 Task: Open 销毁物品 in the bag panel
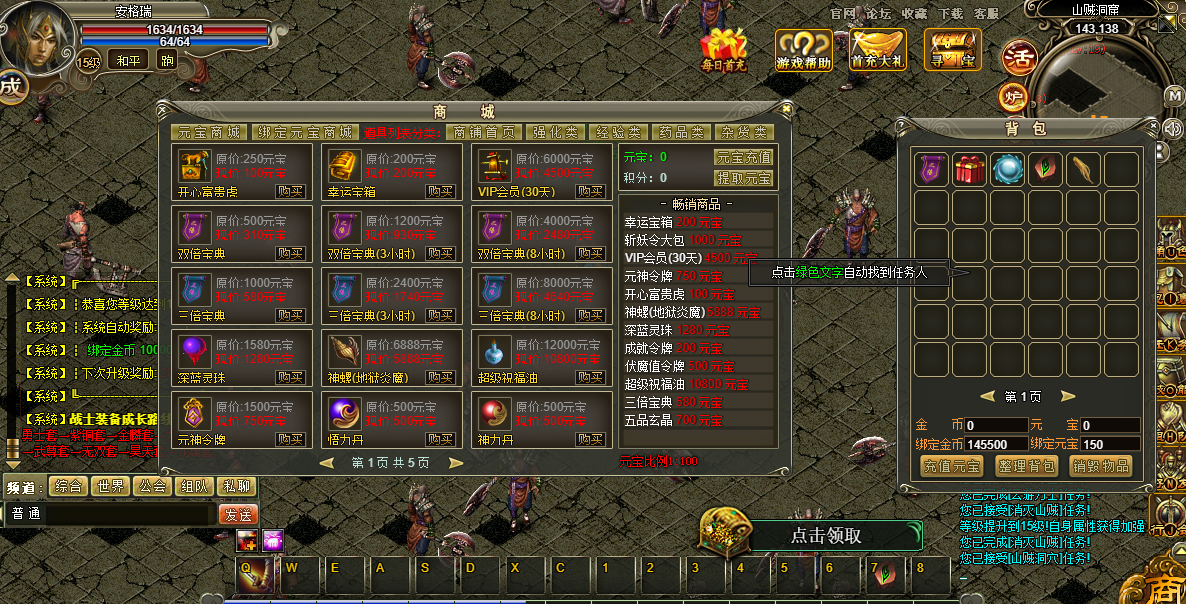1101,466
